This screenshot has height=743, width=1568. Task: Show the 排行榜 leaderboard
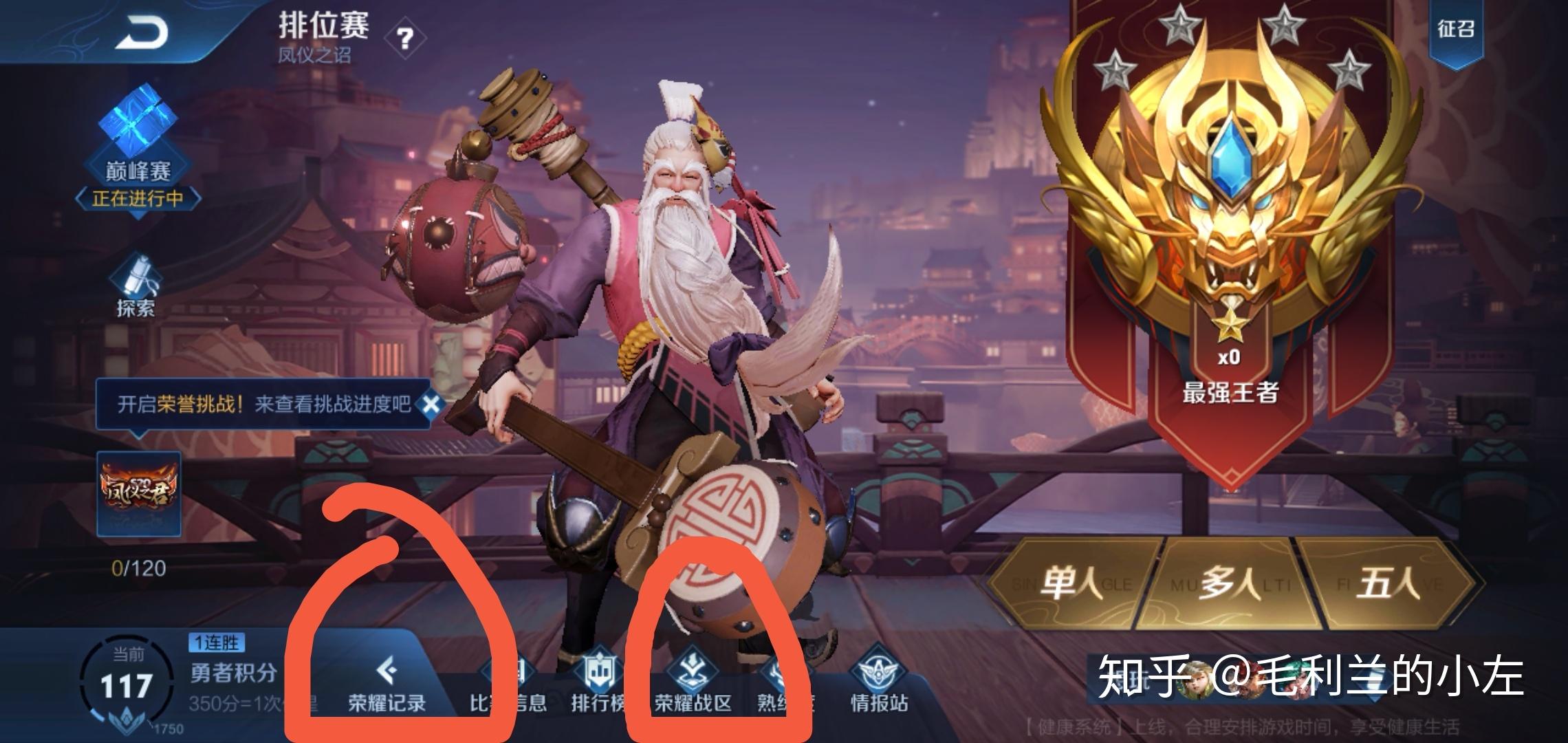[597, 682]
